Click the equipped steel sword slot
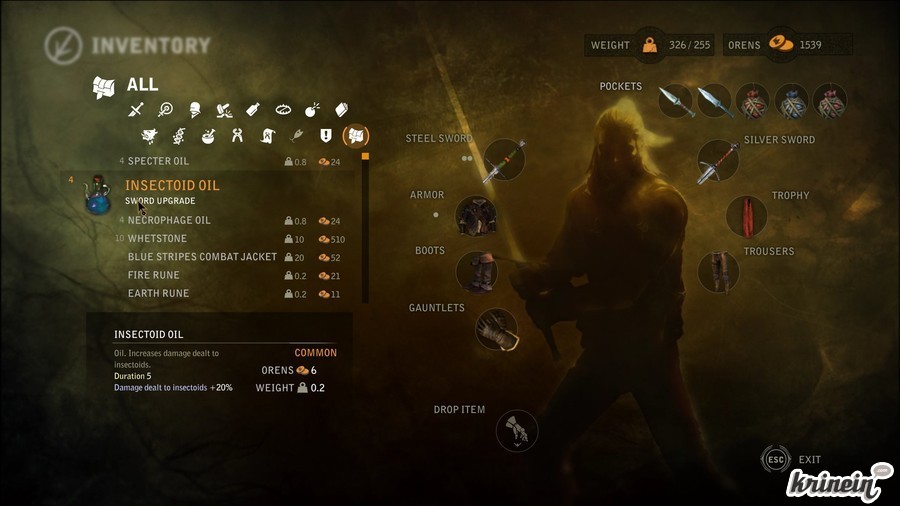The image size is (900, 506). click(503, 161)
